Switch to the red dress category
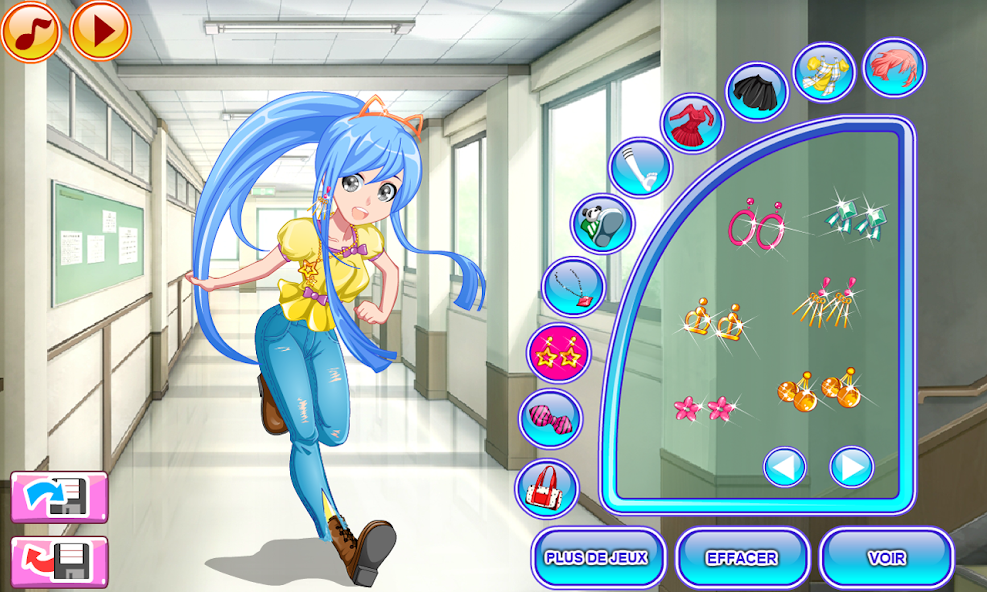 [692, 124]
